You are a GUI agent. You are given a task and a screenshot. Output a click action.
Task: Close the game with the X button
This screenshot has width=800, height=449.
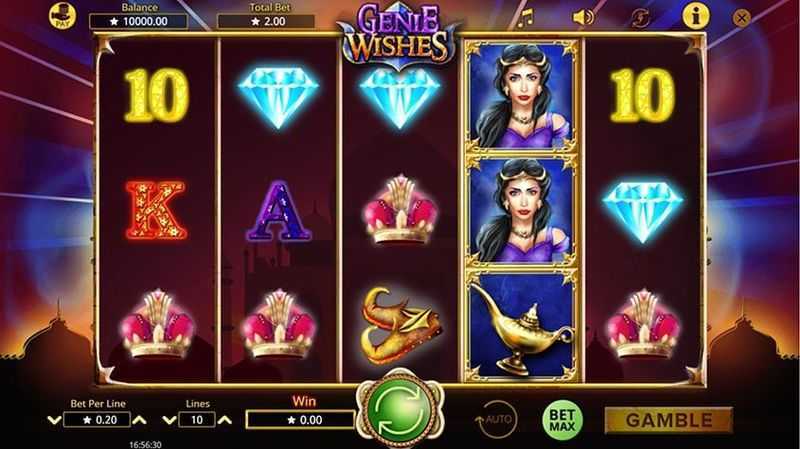pos(741,17)
